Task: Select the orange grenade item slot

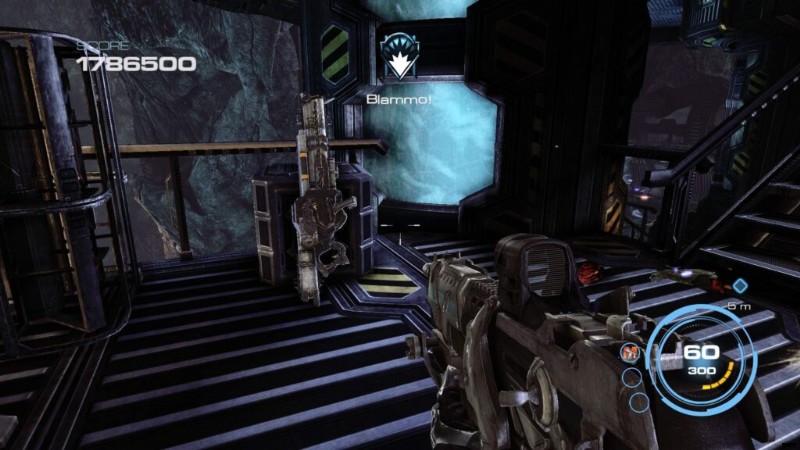Action: point(631,354)
